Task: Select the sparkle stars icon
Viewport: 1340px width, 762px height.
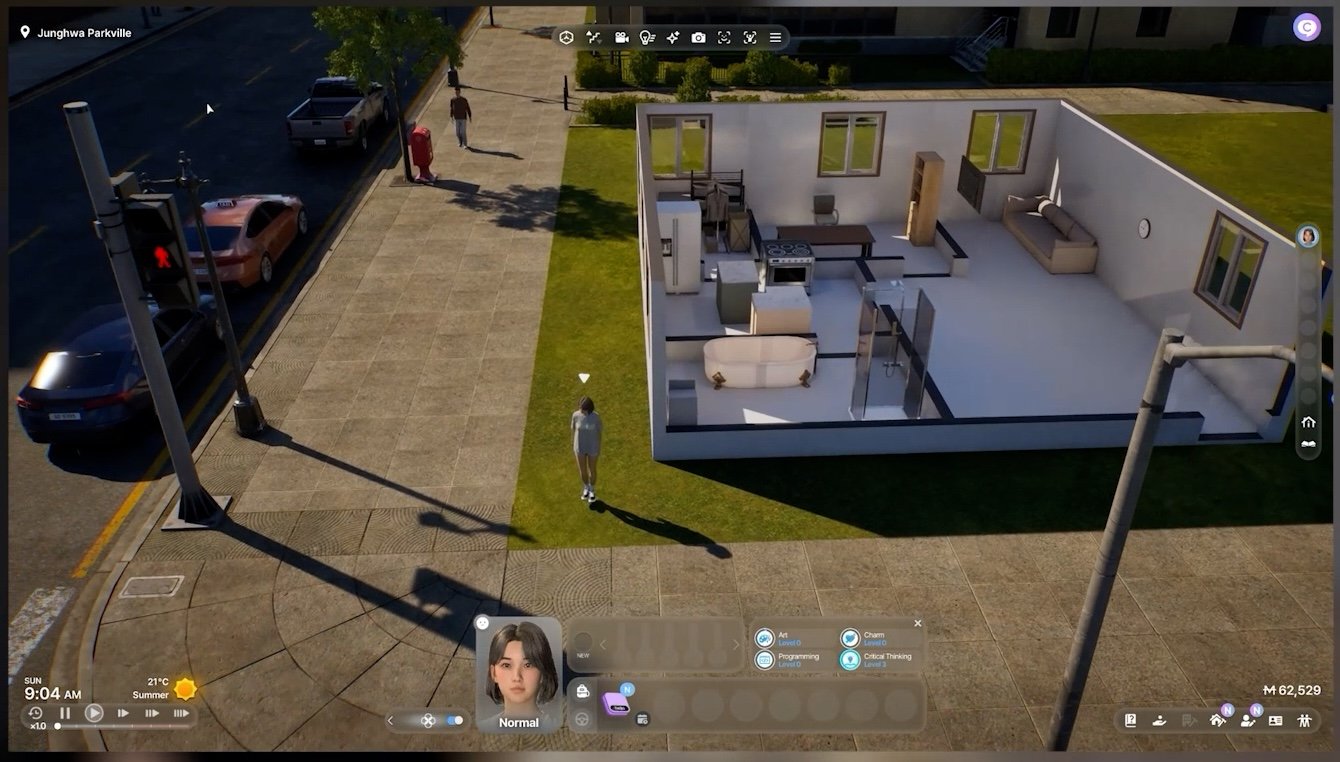Action: (673, 38)
